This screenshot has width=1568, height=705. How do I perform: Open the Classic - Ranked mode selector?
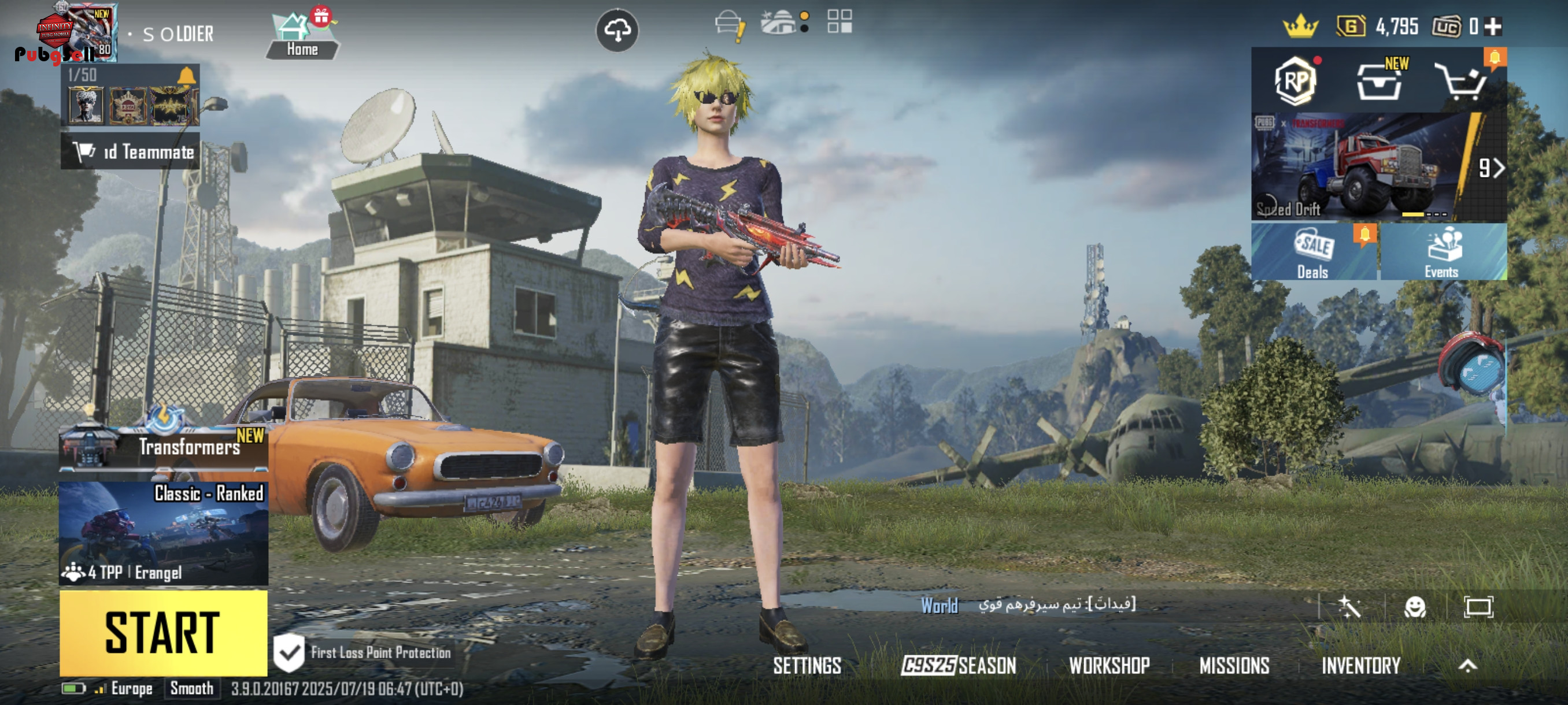[163, 533]
